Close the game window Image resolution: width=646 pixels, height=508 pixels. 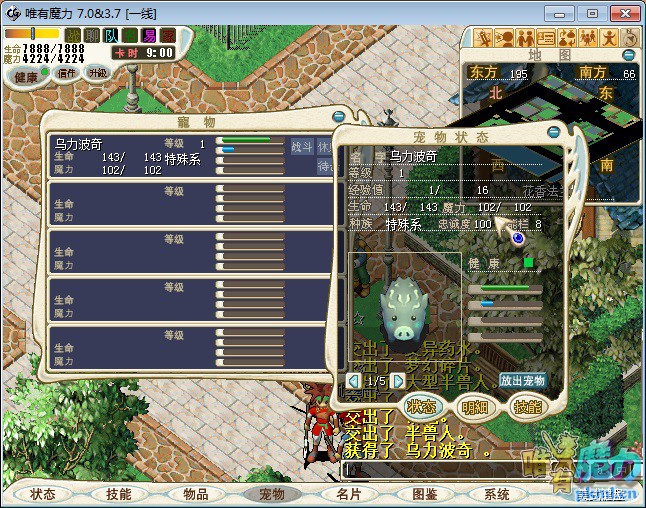[x=622, y=14]
